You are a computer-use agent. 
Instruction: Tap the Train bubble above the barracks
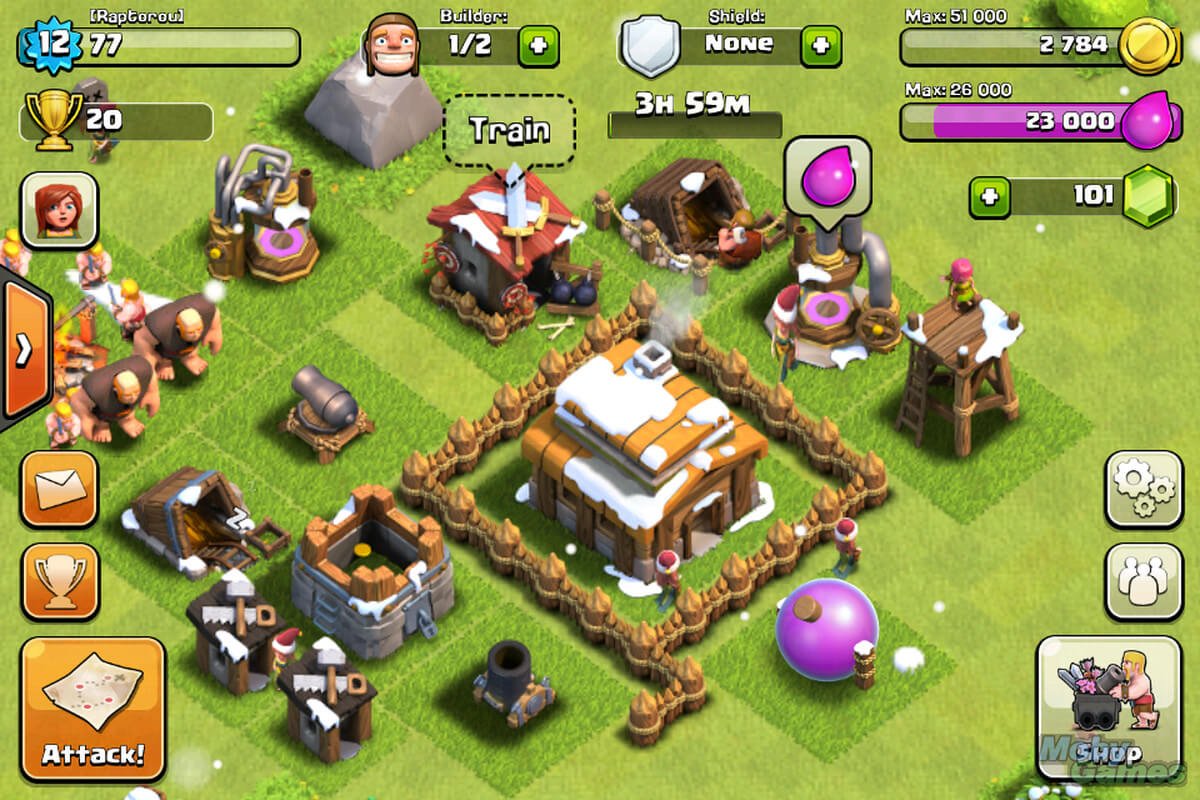pos(509,130)
